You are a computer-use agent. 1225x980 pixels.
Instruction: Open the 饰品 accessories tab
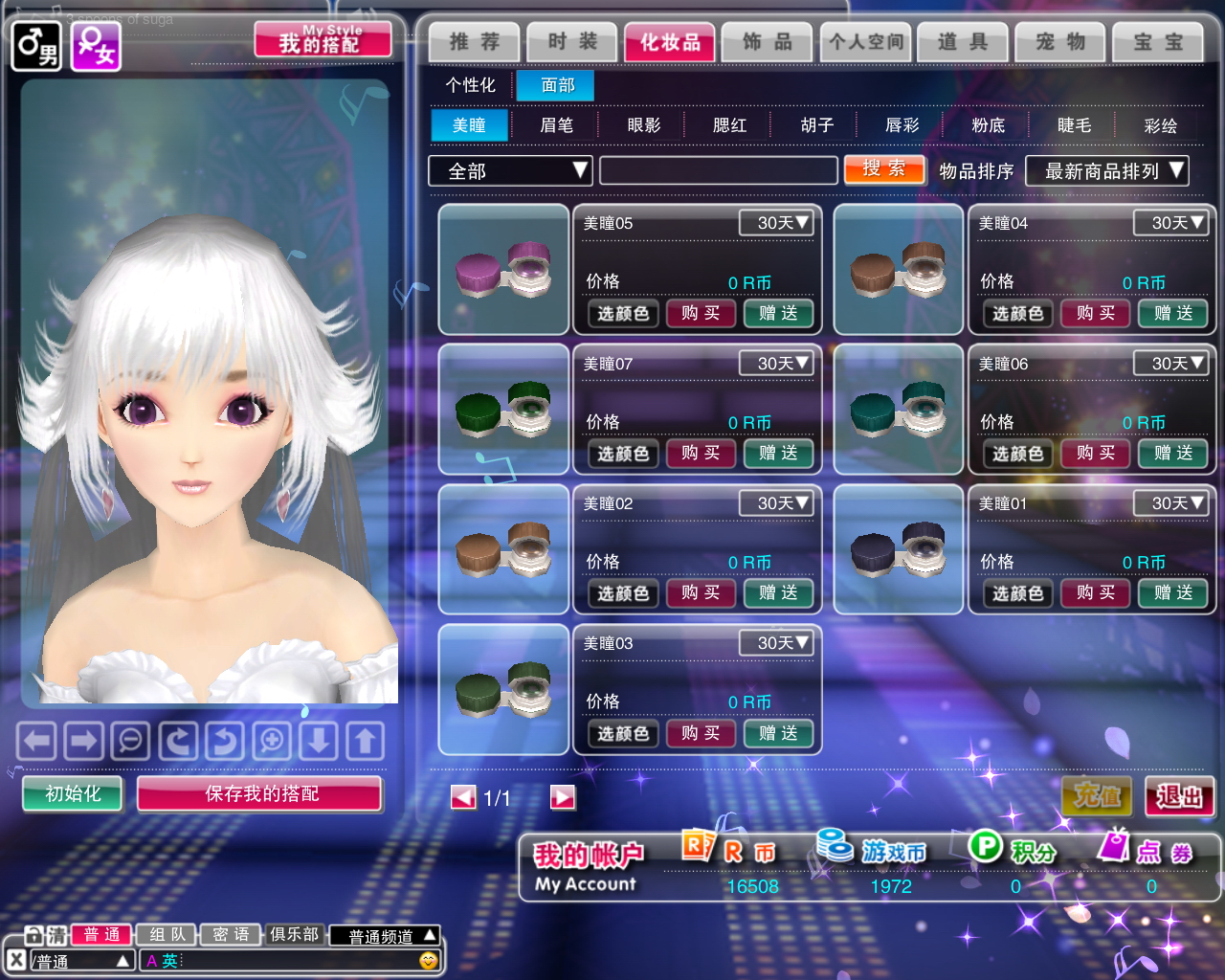pos(768,42)
